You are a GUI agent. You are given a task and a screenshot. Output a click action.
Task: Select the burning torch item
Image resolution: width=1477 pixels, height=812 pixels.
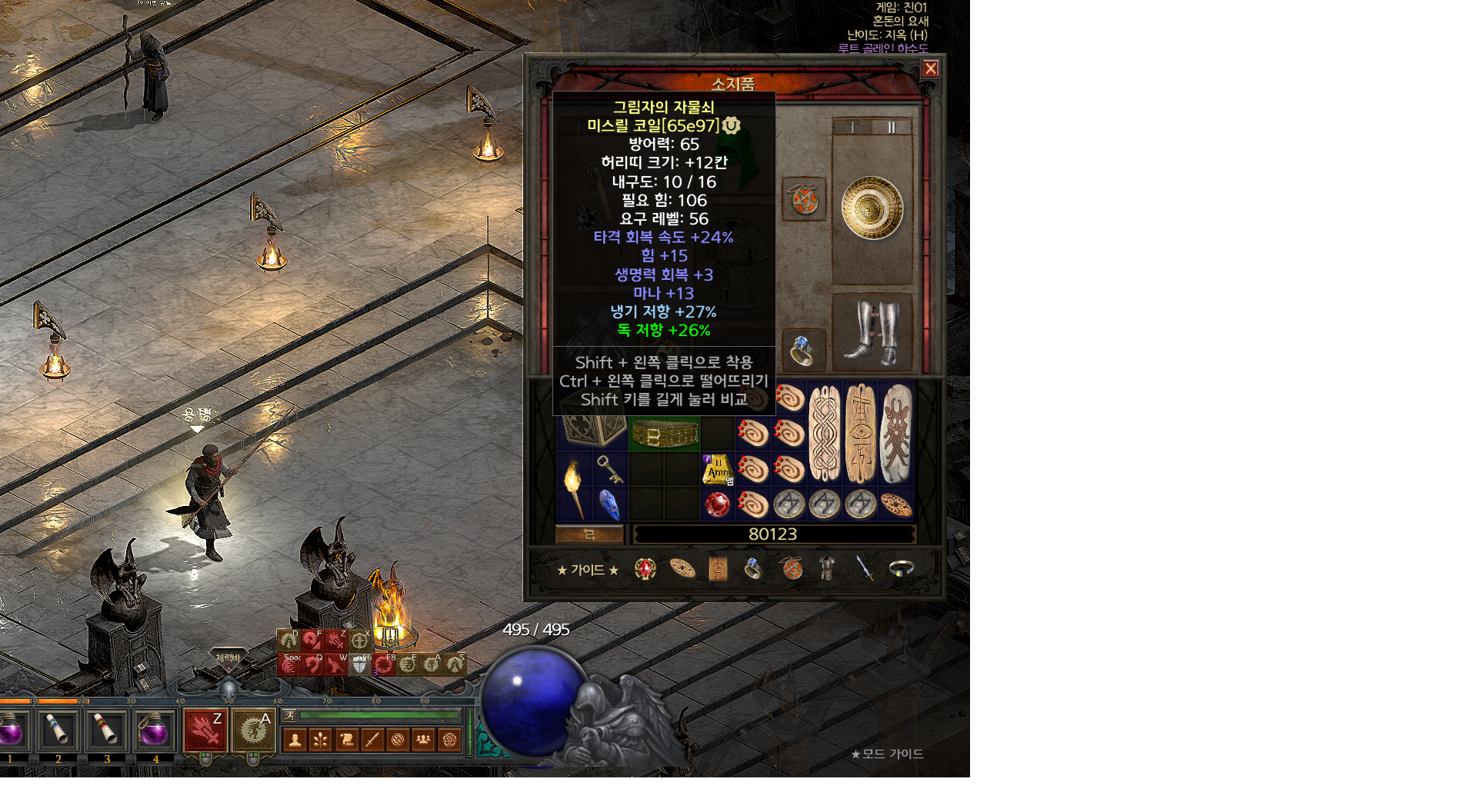574,486
